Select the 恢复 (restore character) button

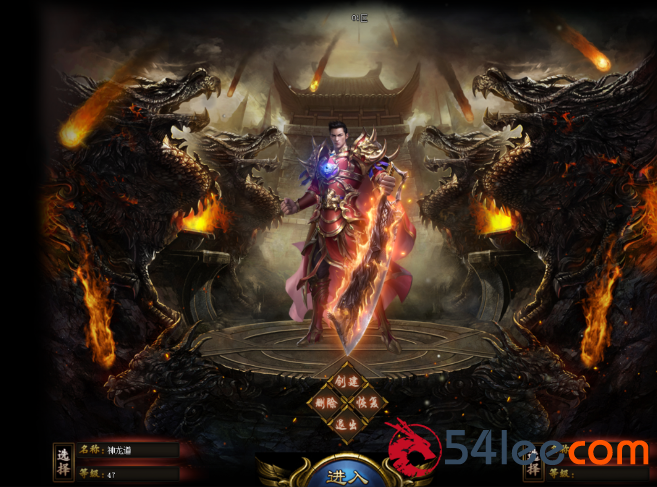[367, 402]
